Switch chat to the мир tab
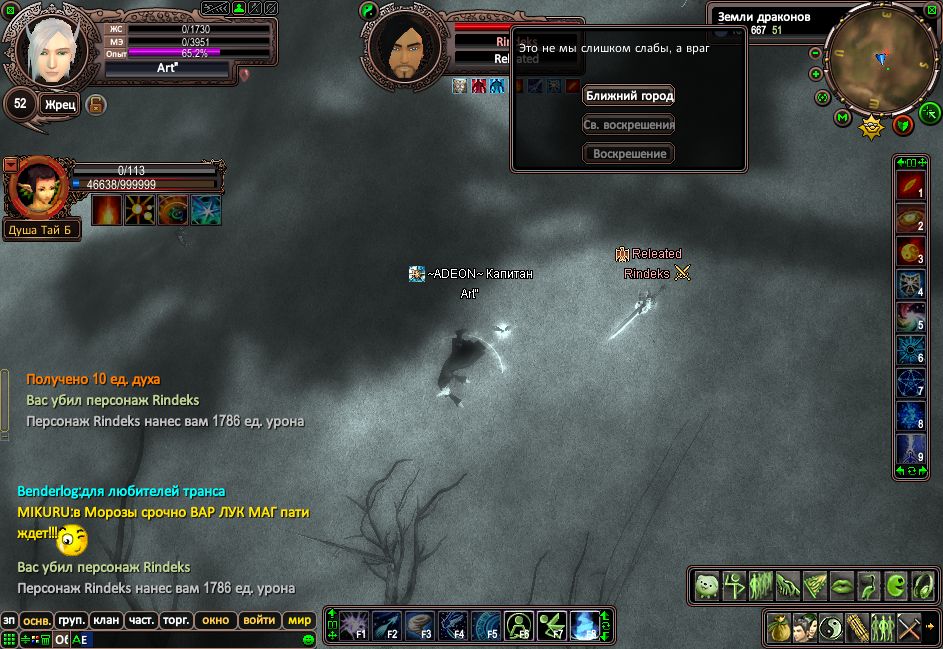The height and width of the screenshot is (649, 943). (x=299, y=620)
